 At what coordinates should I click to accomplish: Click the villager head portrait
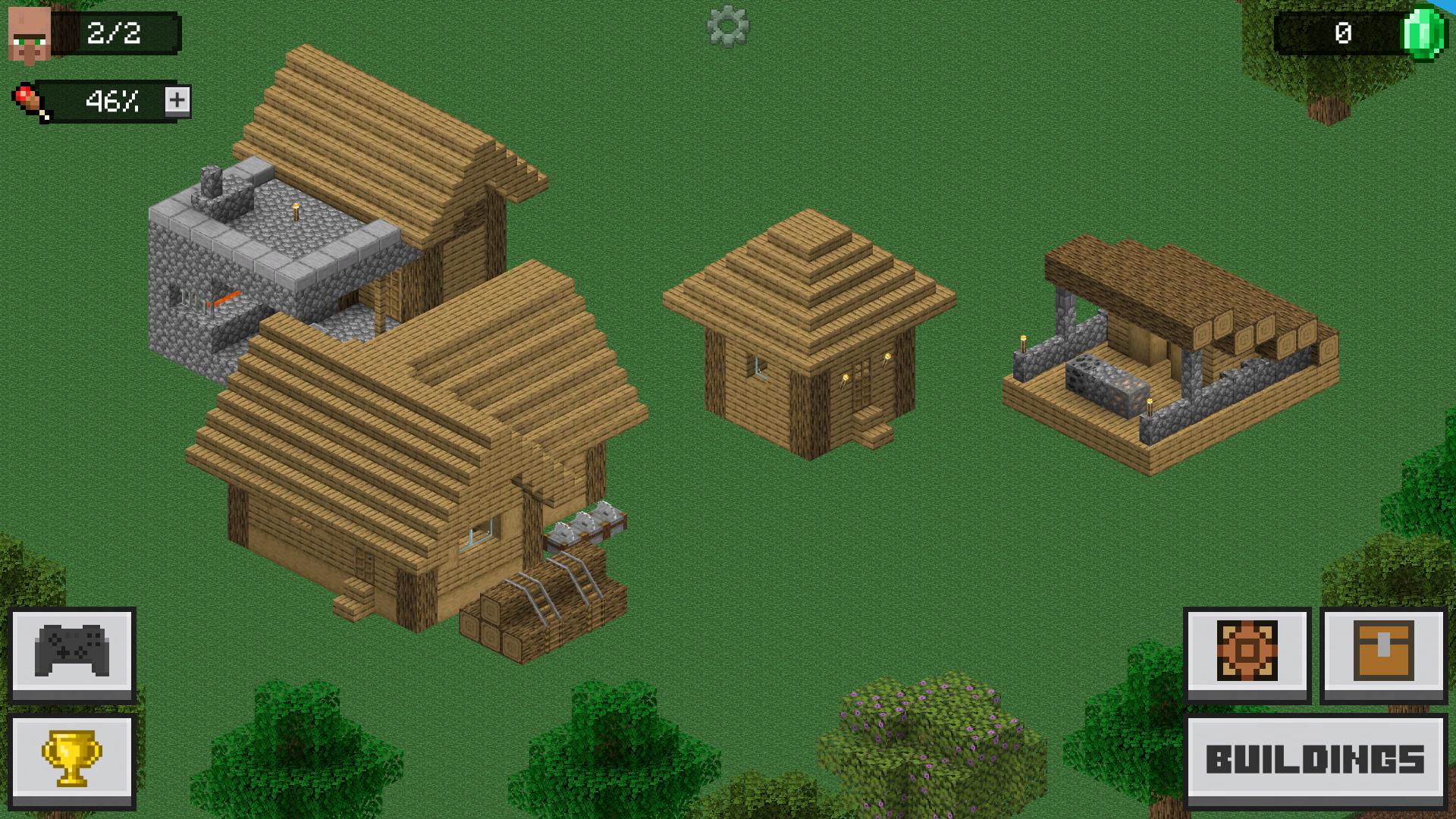click(x=29, y=32)
